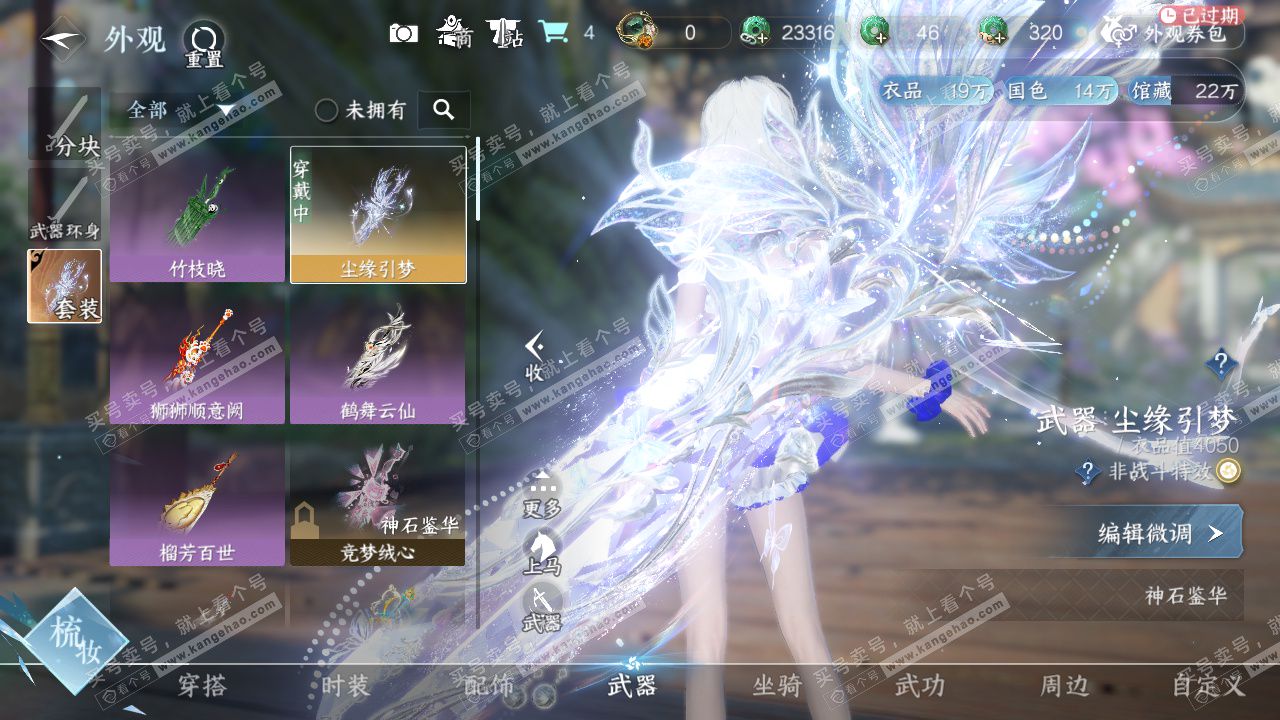Open 编辑微调 fine-tune editor
This screenshot has height=720, width=1280.
pyautogui.click(x=1160, y=533)
